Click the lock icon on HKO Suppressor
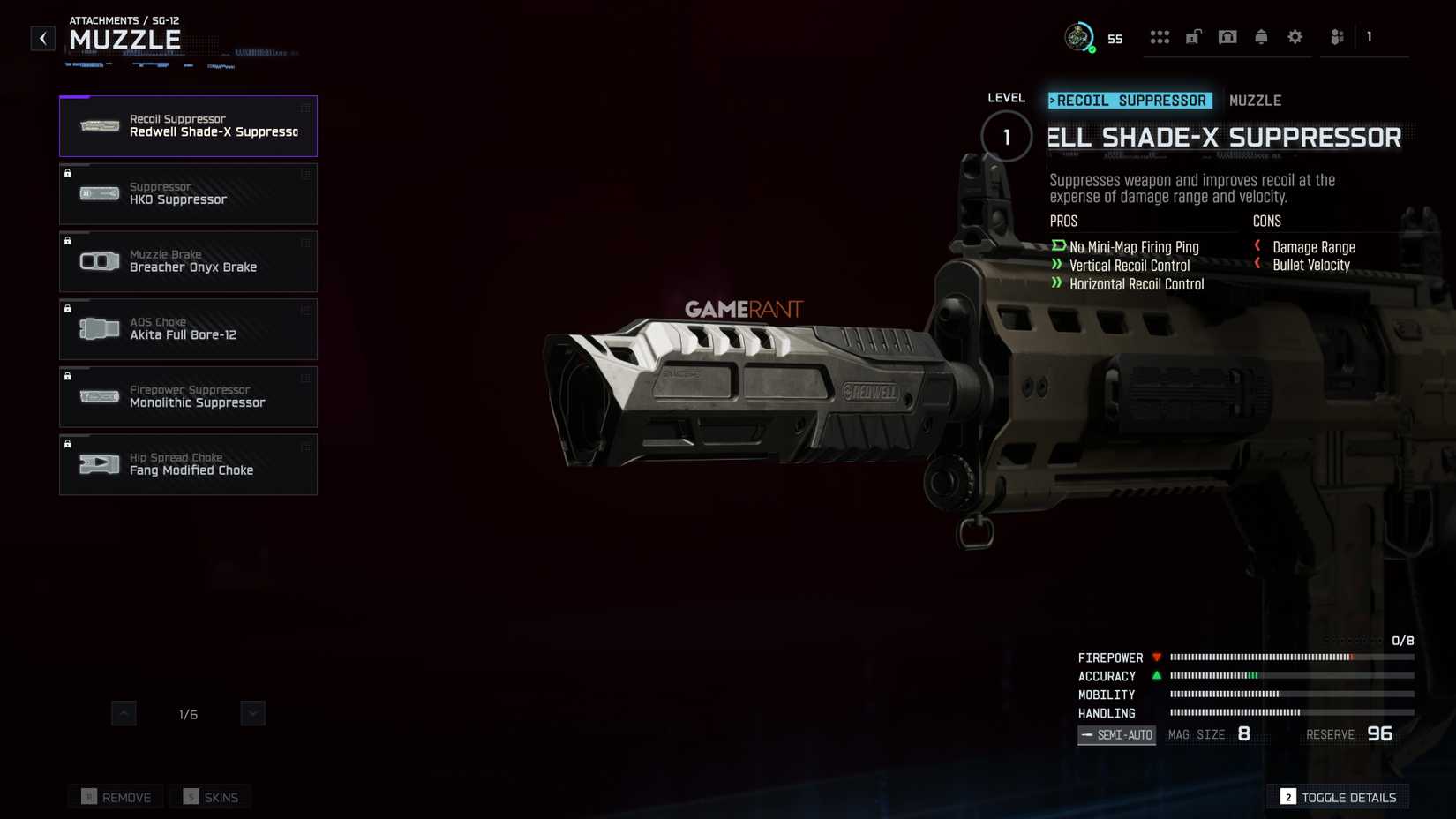This screenshot has height=819, width=1456. pos(69,173)
